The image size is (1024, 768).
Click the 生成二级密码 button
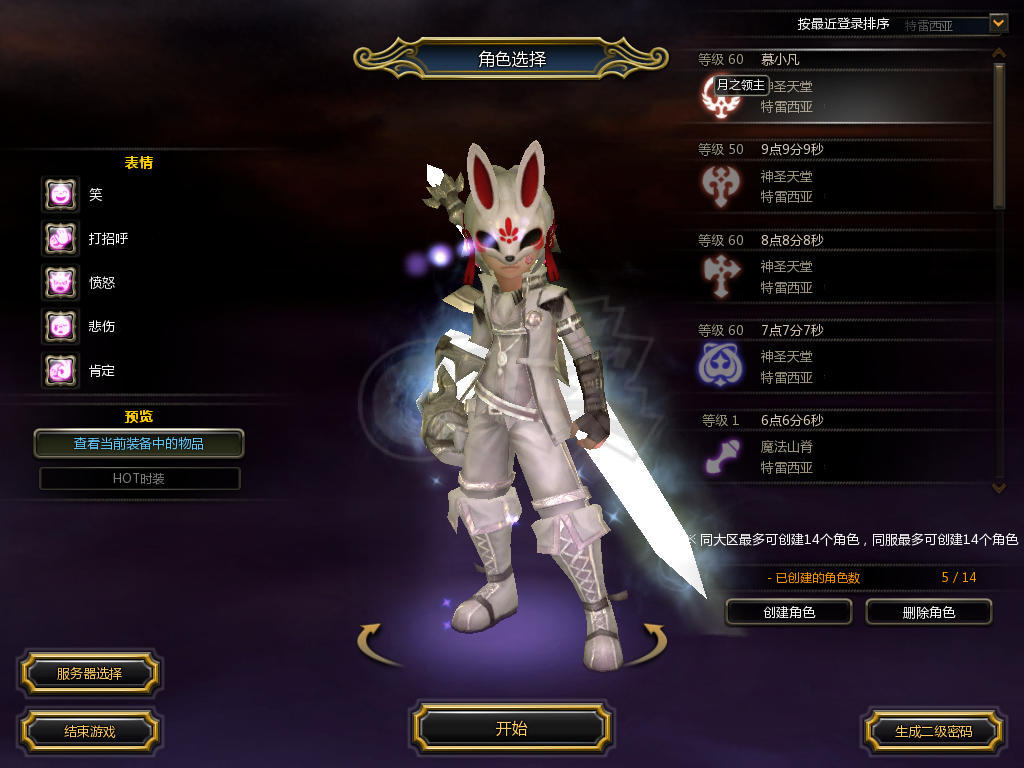(933, 731)
